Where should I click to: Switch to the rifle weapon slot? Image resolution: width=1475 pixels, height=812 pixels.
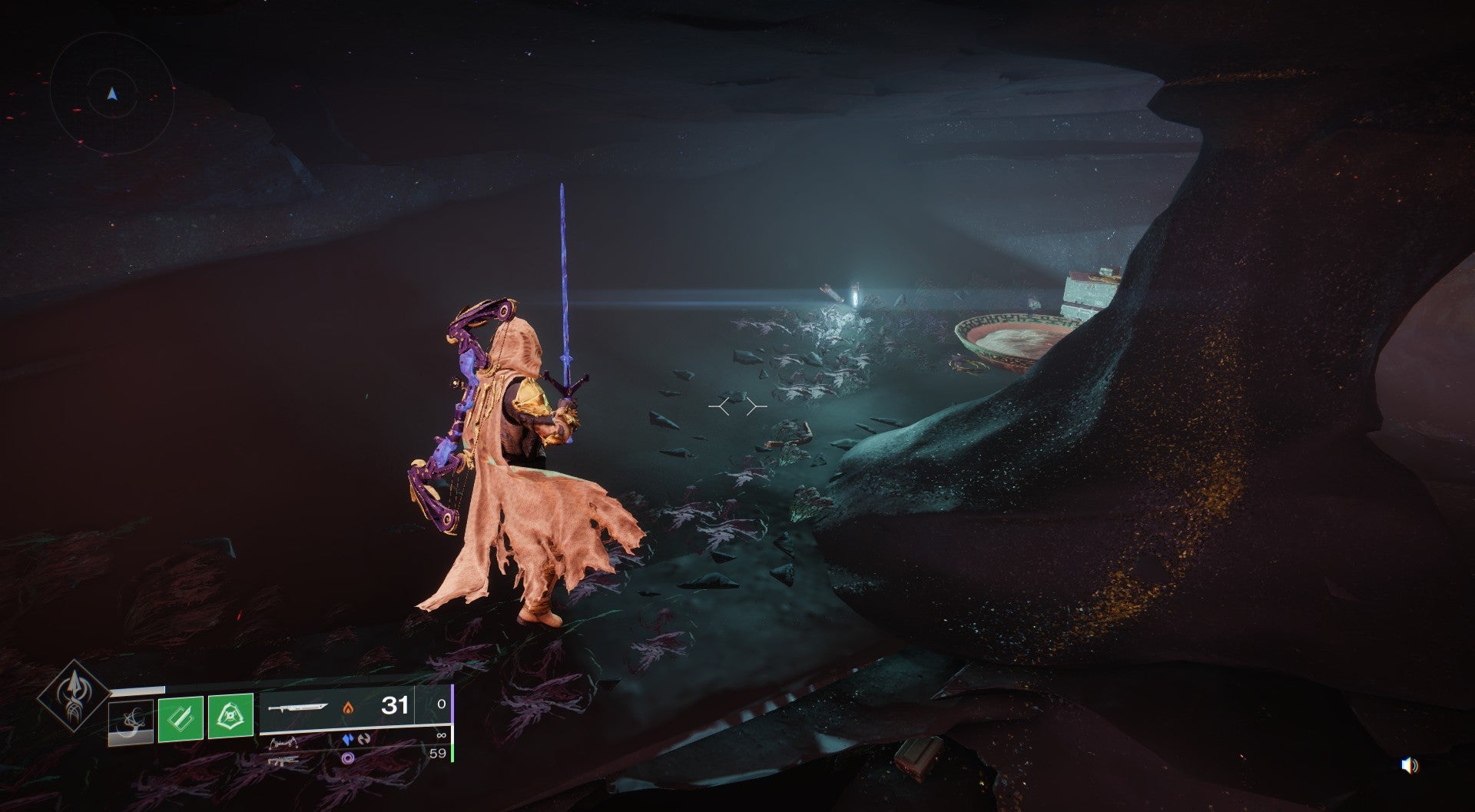click(283, 762)
